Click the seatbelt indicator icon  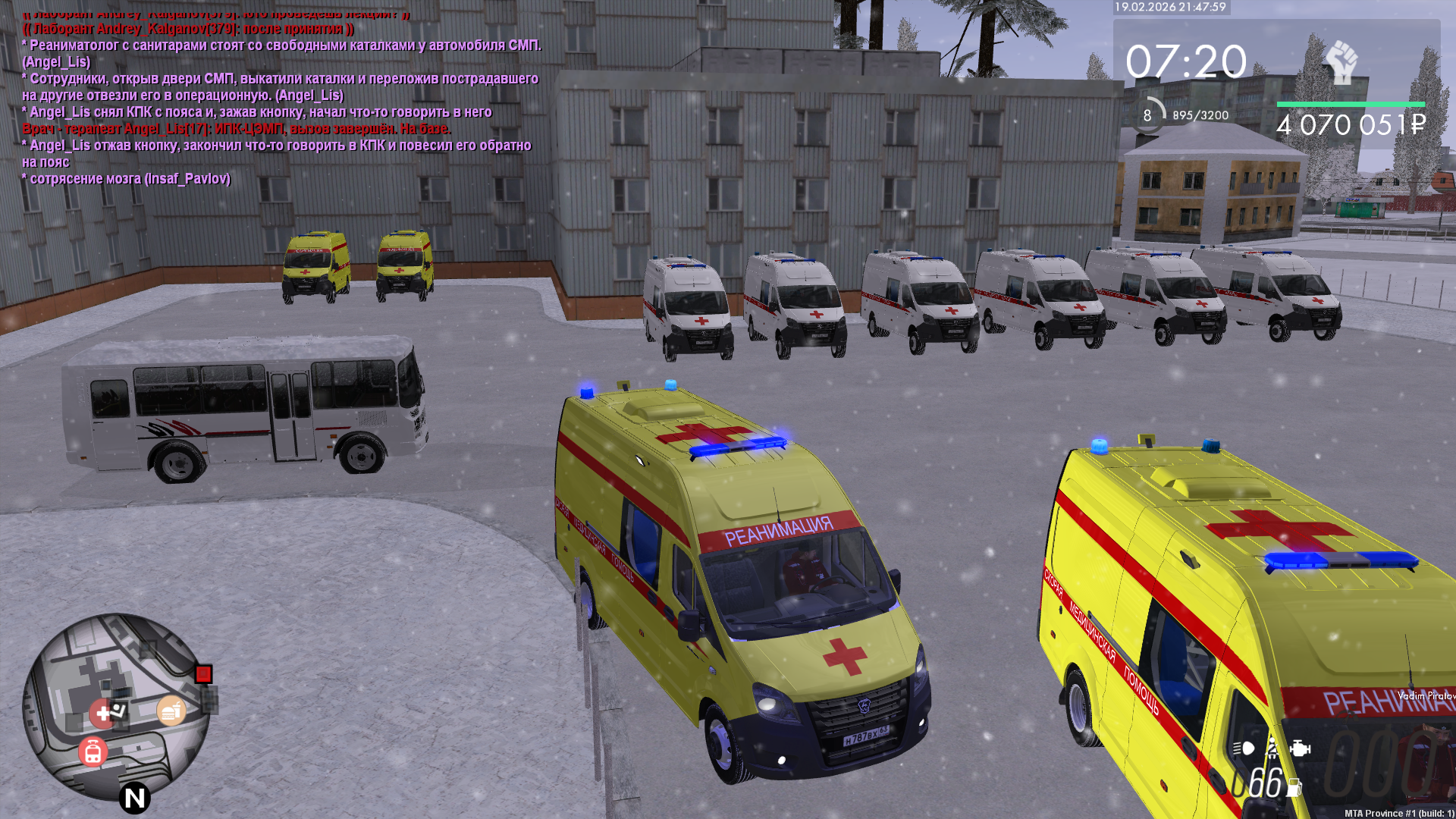[x=1272, y=748]
